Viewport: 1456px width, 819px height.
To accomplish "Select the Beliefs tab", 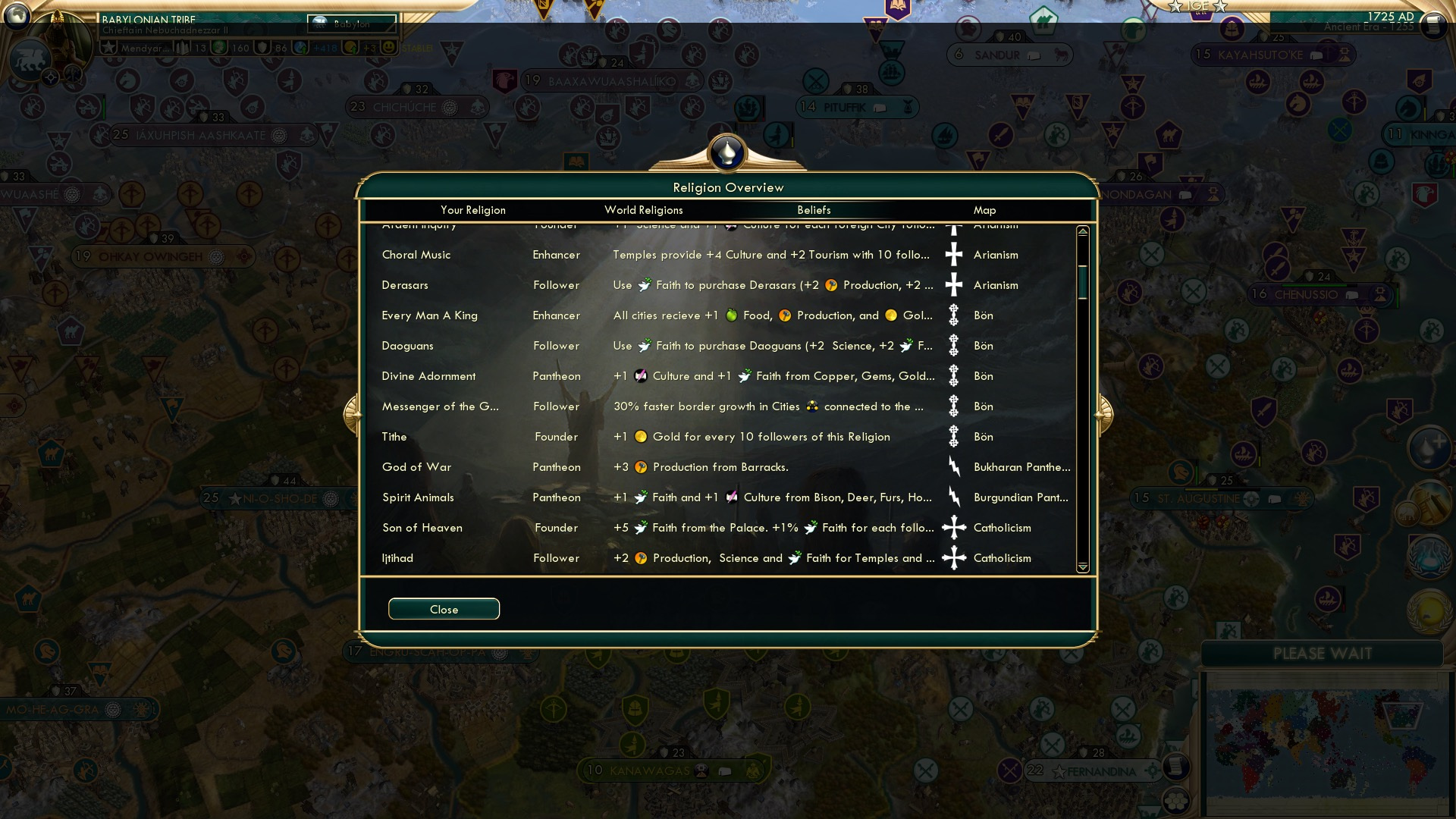I will coord(815,210).
